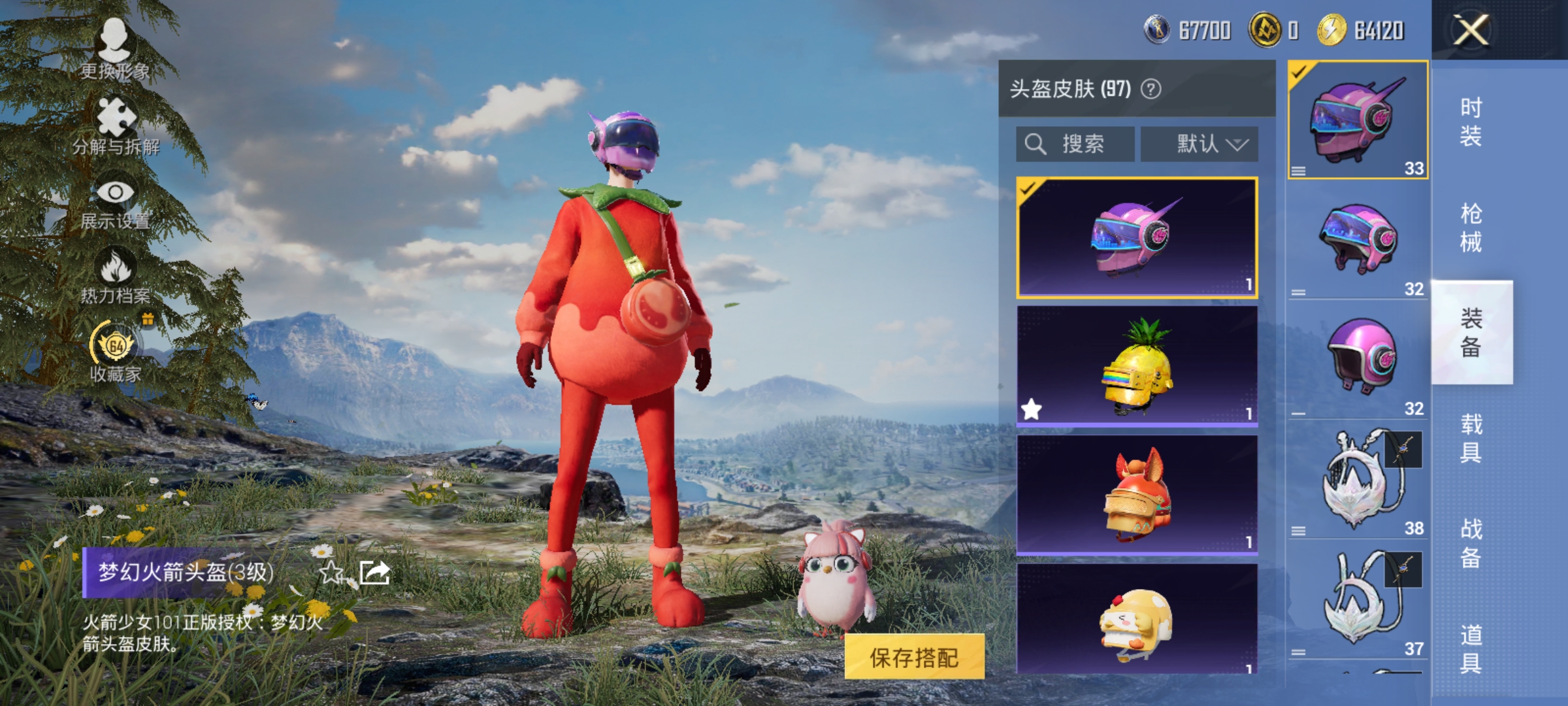Select the 分解与拆解 dismantle icon
Image resolution: width=1568 pixels, height=706 pixels.
click(114, 121)
